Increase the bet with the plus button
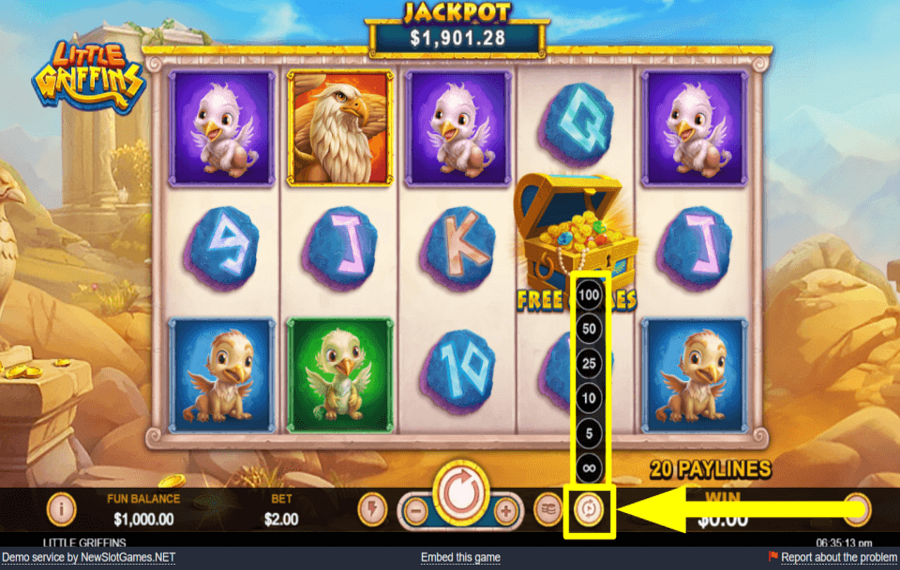The image size is (900, 570). coord(507,510)
